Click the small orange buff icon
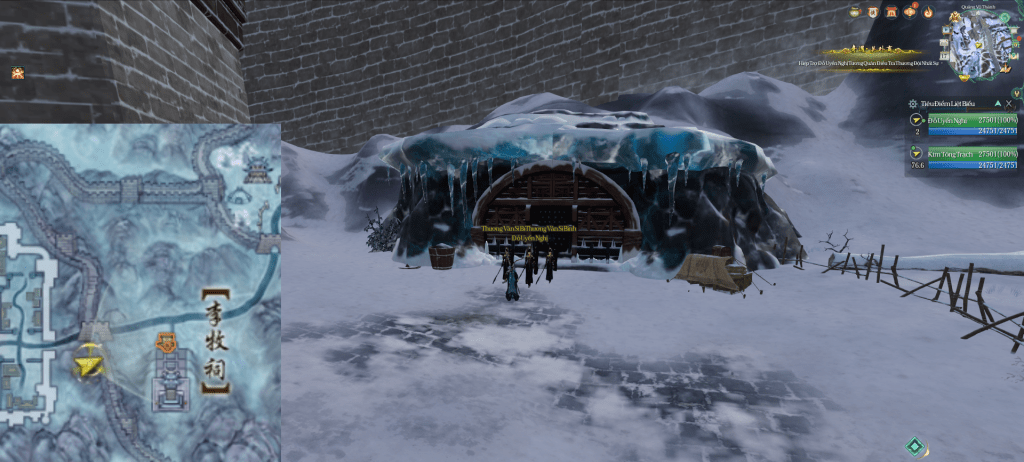This screenshot has height=462, width=1024. [x=17, y=73]
